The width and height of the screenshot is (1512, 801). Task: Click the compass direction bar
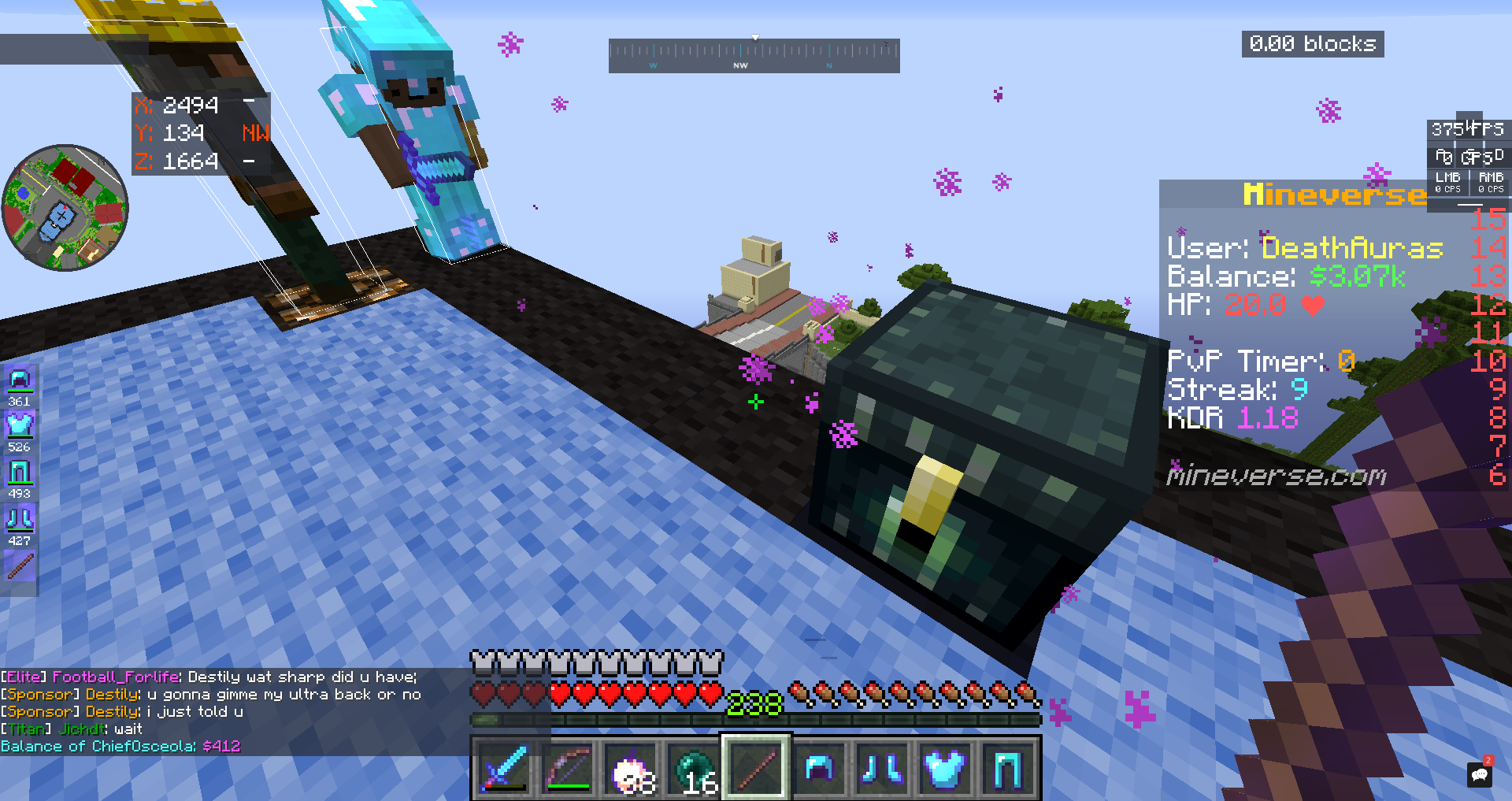754,56
